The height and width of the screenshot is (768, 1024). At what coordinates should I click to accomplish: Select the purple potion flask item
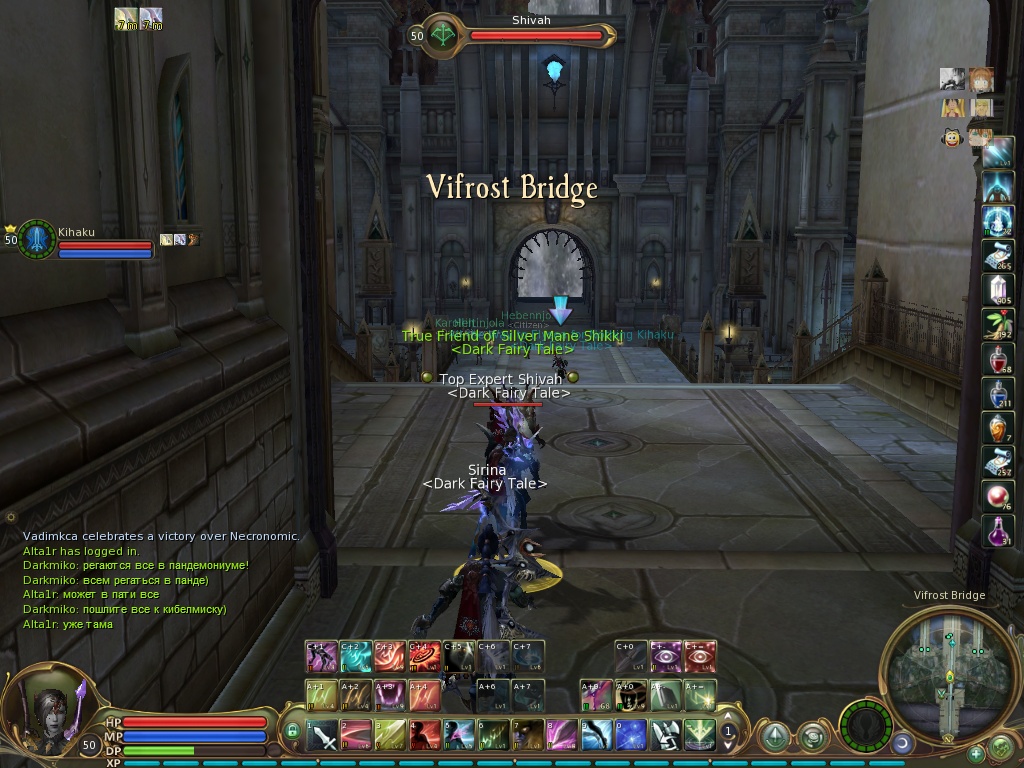coord(997,530)
